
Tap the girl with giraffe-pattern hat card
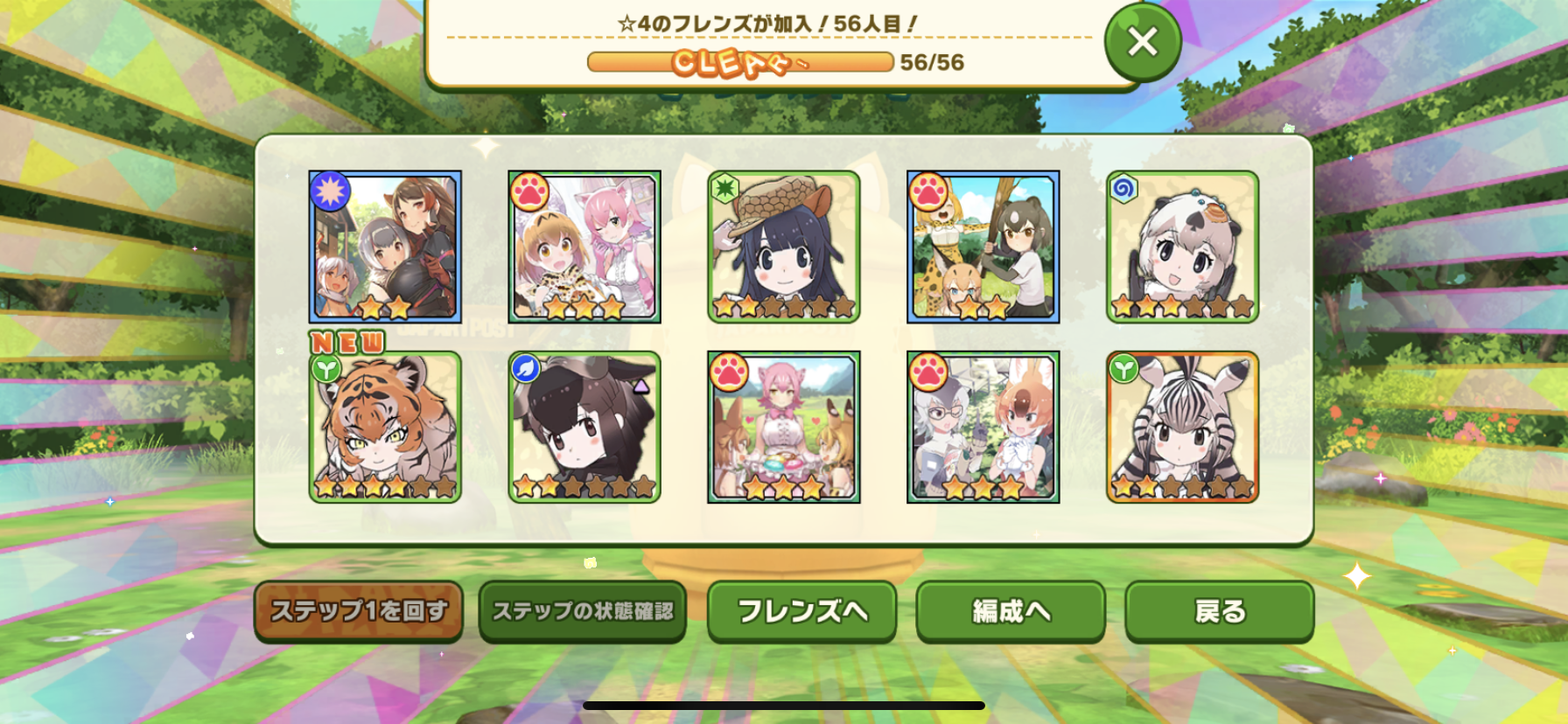click(x=784, y=247)
